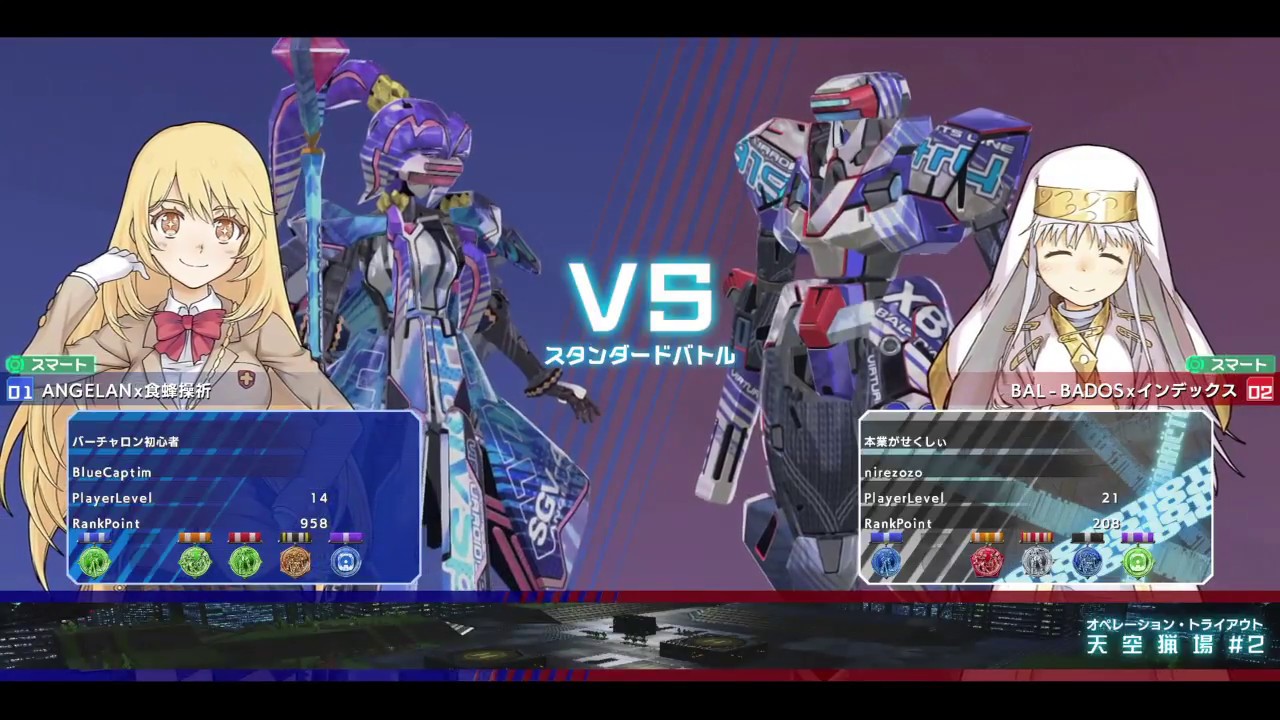Click the blue medal on nirezozo's panel

click(886, 563)
